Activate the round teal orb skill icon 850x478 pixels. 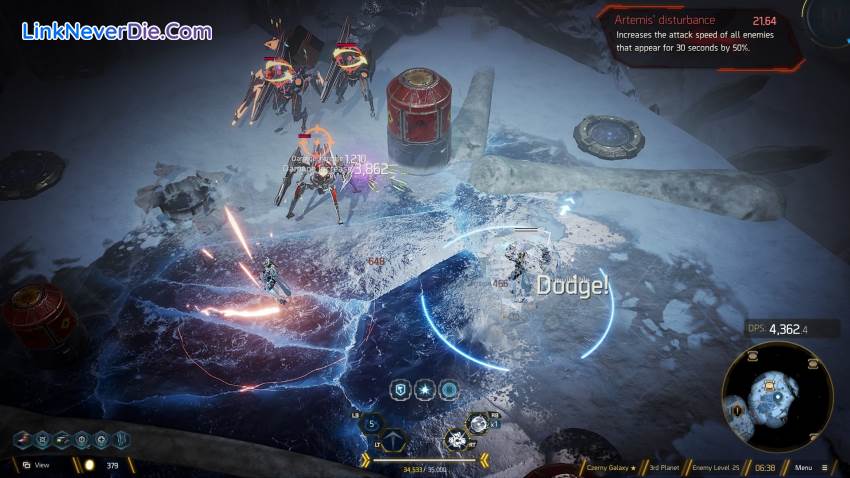click(450, 388)
